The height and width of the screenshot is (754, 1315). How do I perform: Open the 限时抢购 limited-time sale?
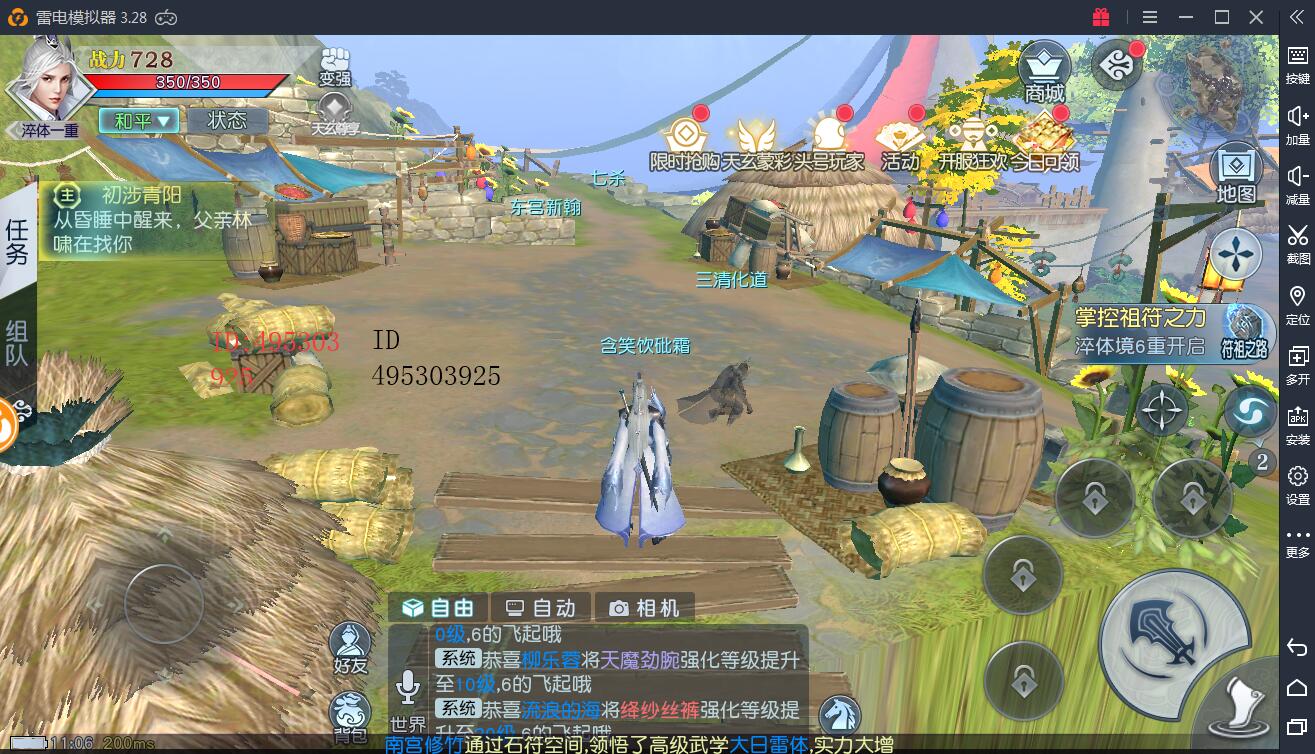[685, 143]
